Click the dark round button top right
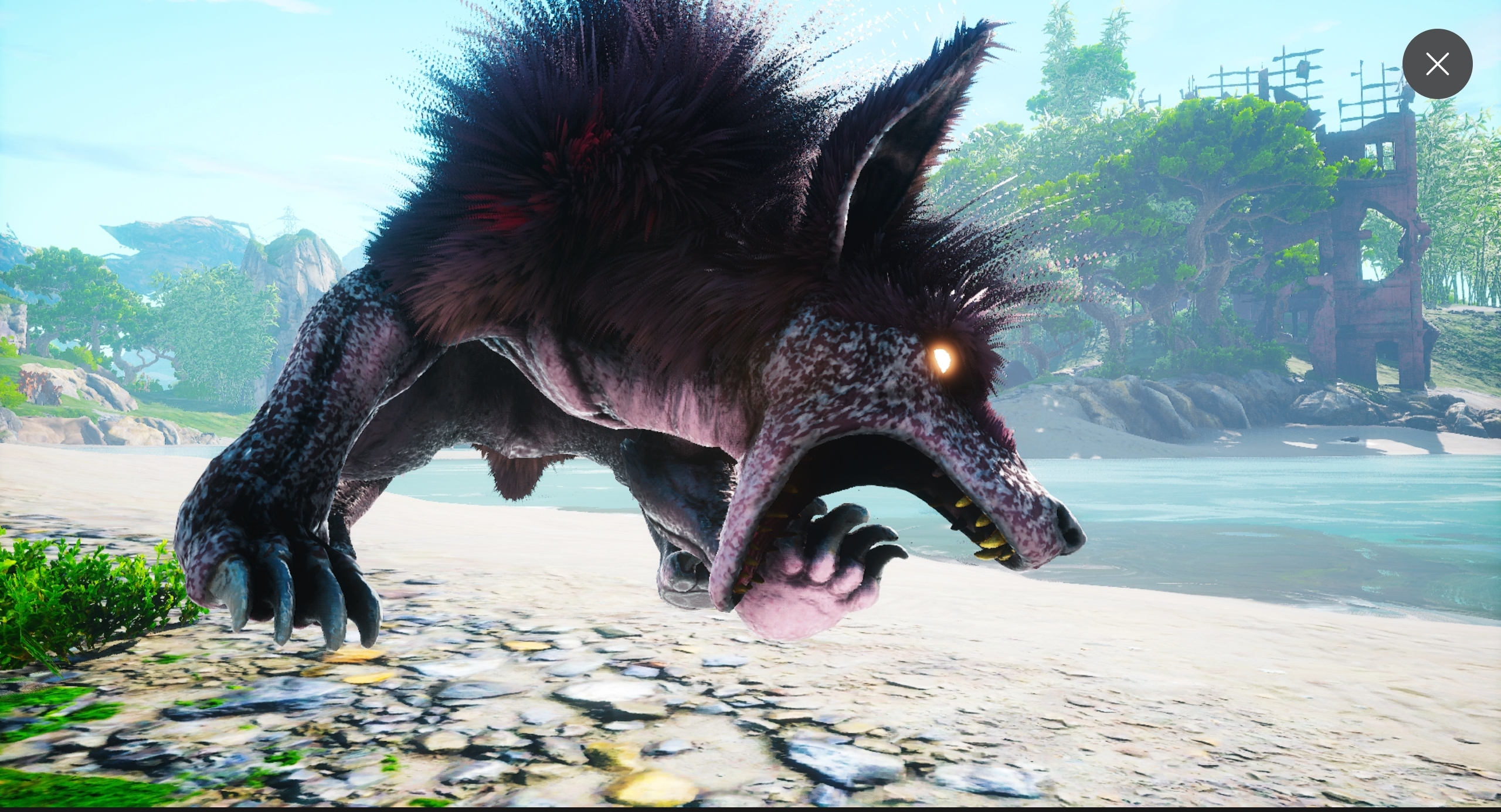1501x812 pixels. click(1437, 64)
